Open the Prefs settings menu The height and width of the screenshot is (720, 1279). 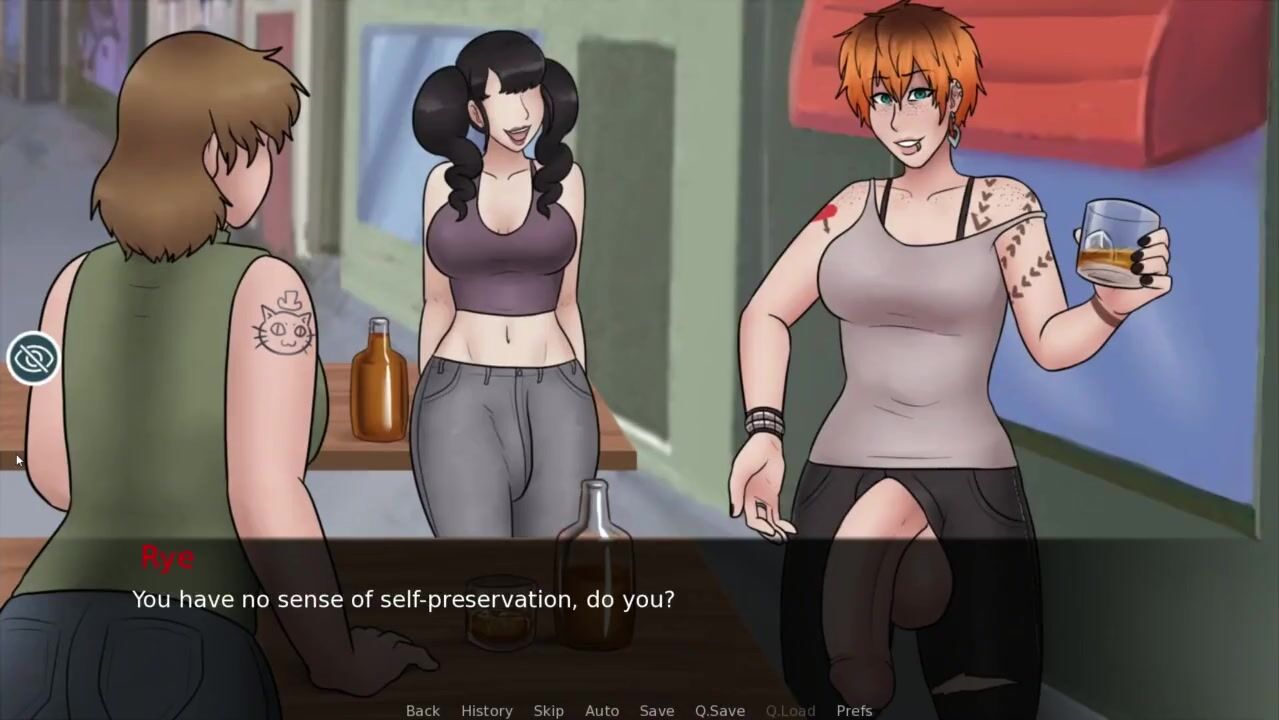(x=853, y=710)
